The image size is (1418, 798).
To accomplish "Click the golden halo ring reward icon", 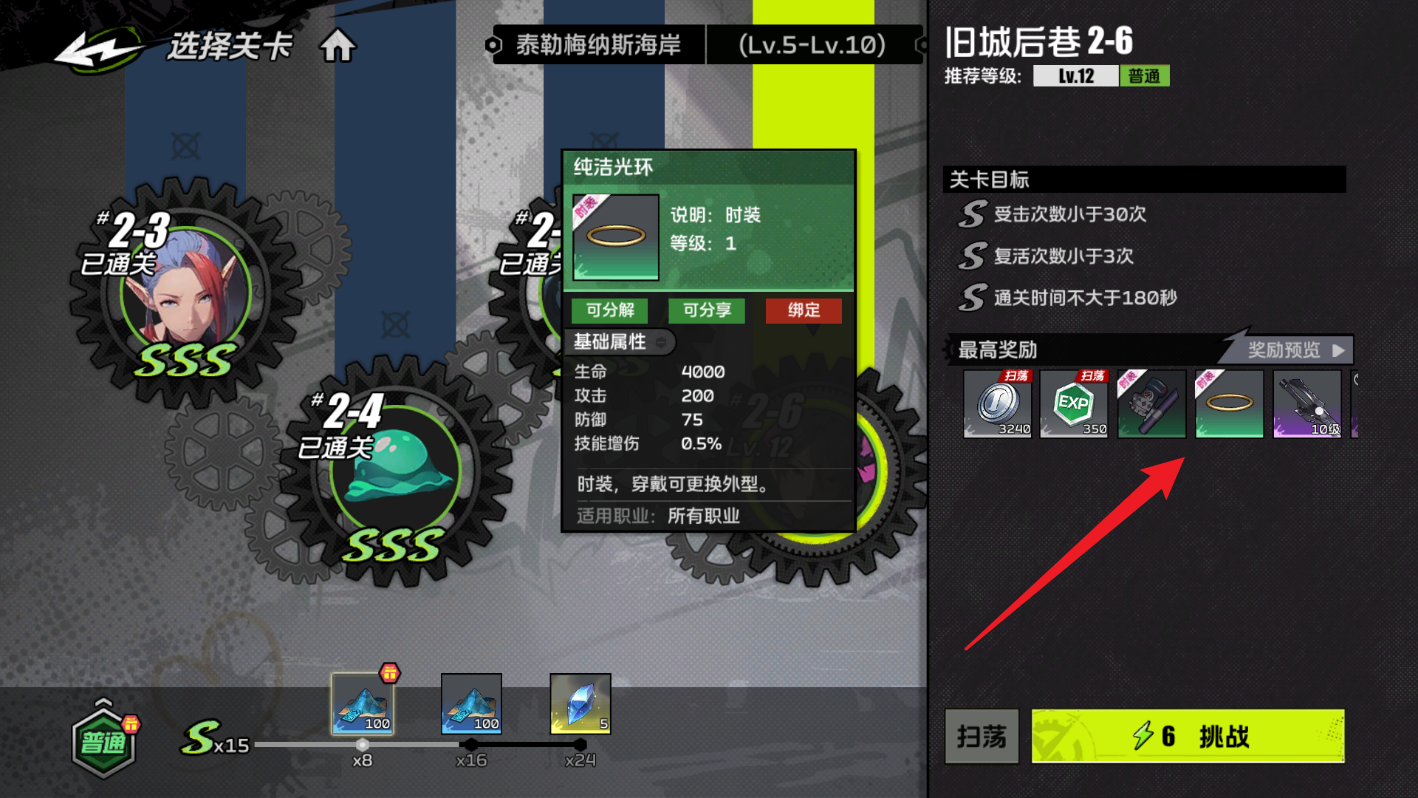I will [x=1228, y=404].
